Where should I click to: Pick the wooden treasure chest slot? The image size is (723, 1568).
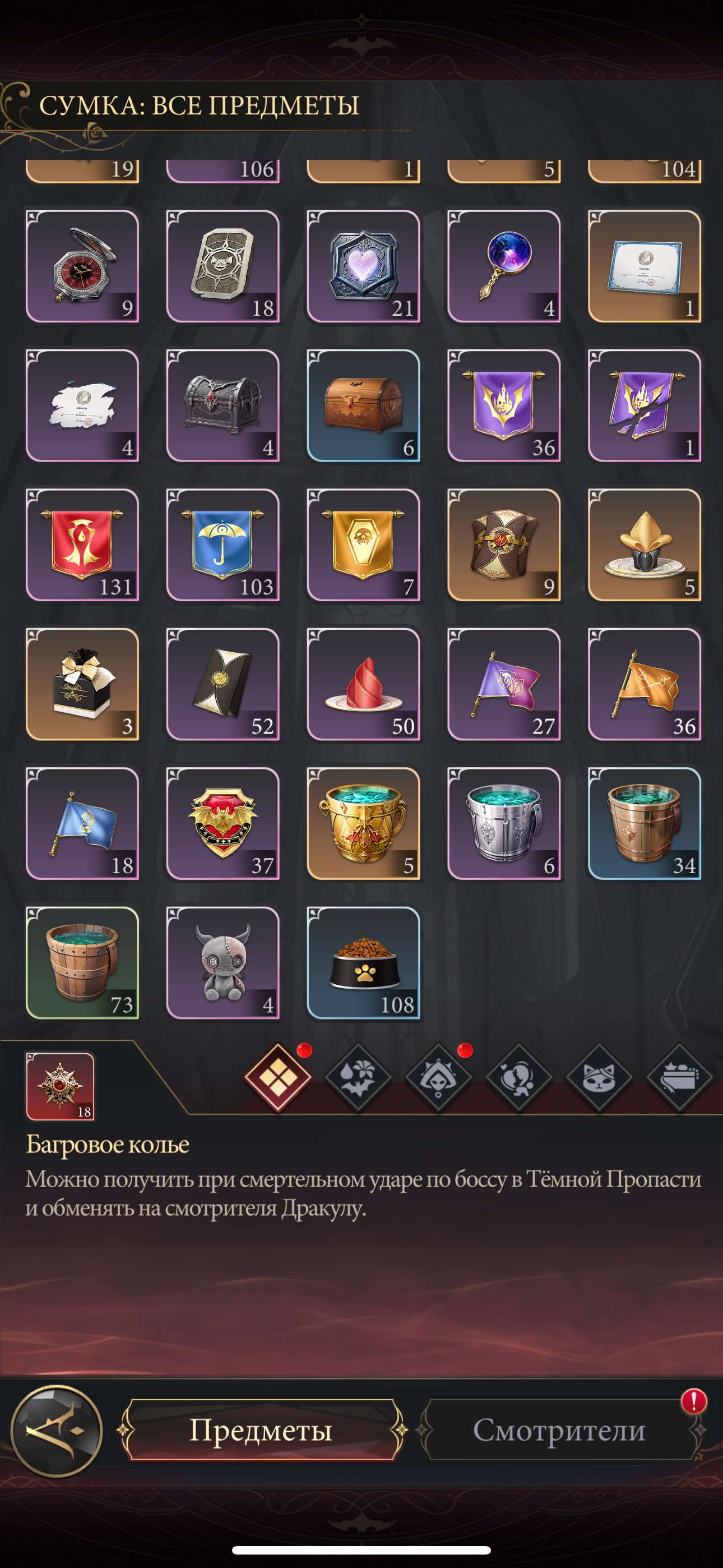(x=363, y=405)
